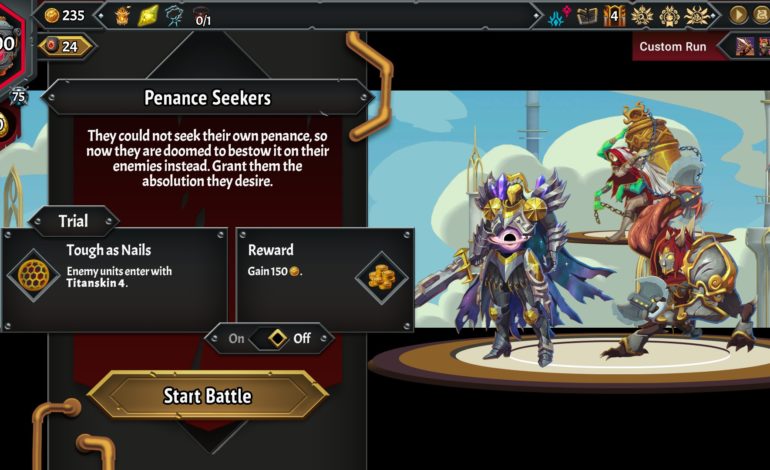Click the dark cauldron 0/1 icon
Viewport: 770px width, 470px height.
coord(202,15)
